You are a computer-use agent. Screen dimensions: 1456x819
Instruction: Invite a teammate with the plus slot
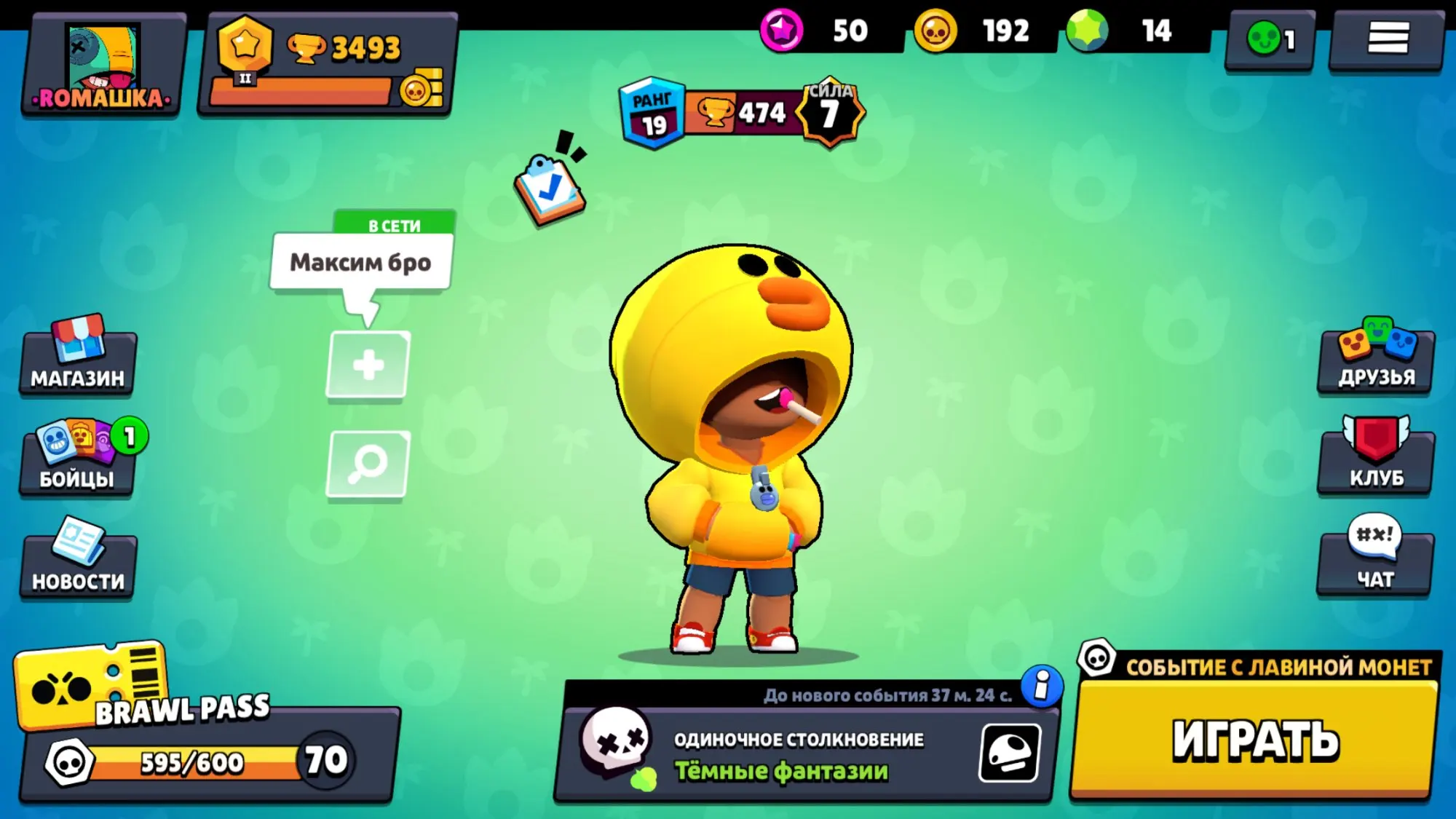click(x=368, y=365)
